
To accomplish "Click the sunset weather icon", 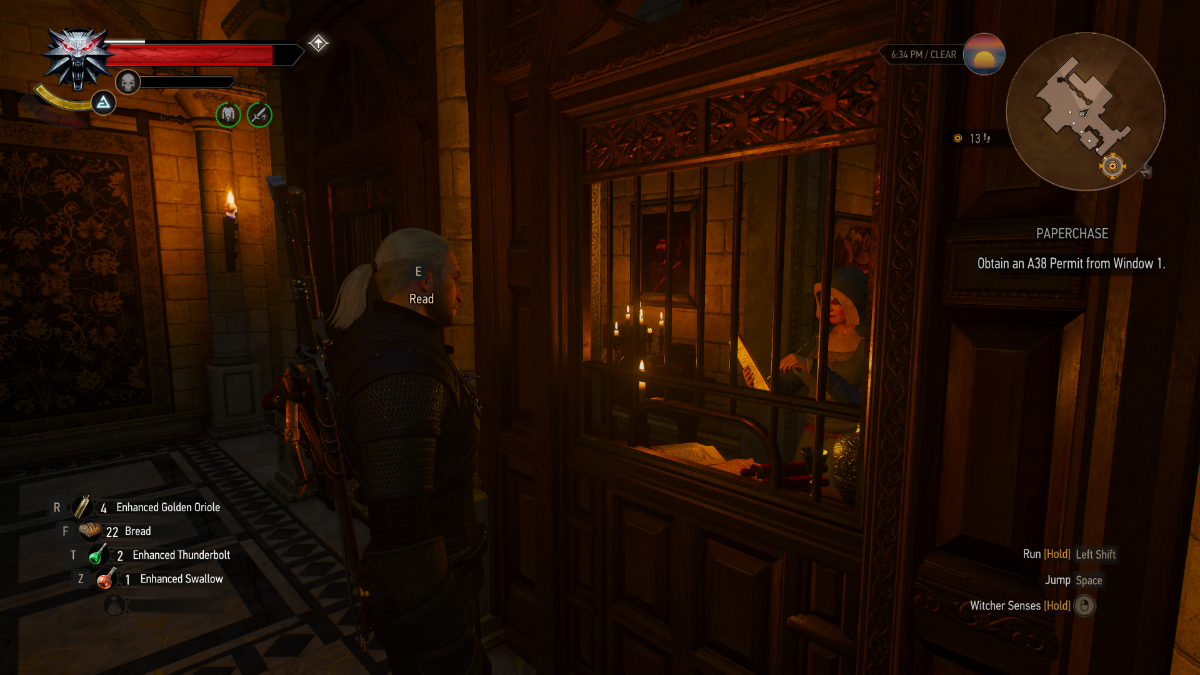I will pos(984,54).
